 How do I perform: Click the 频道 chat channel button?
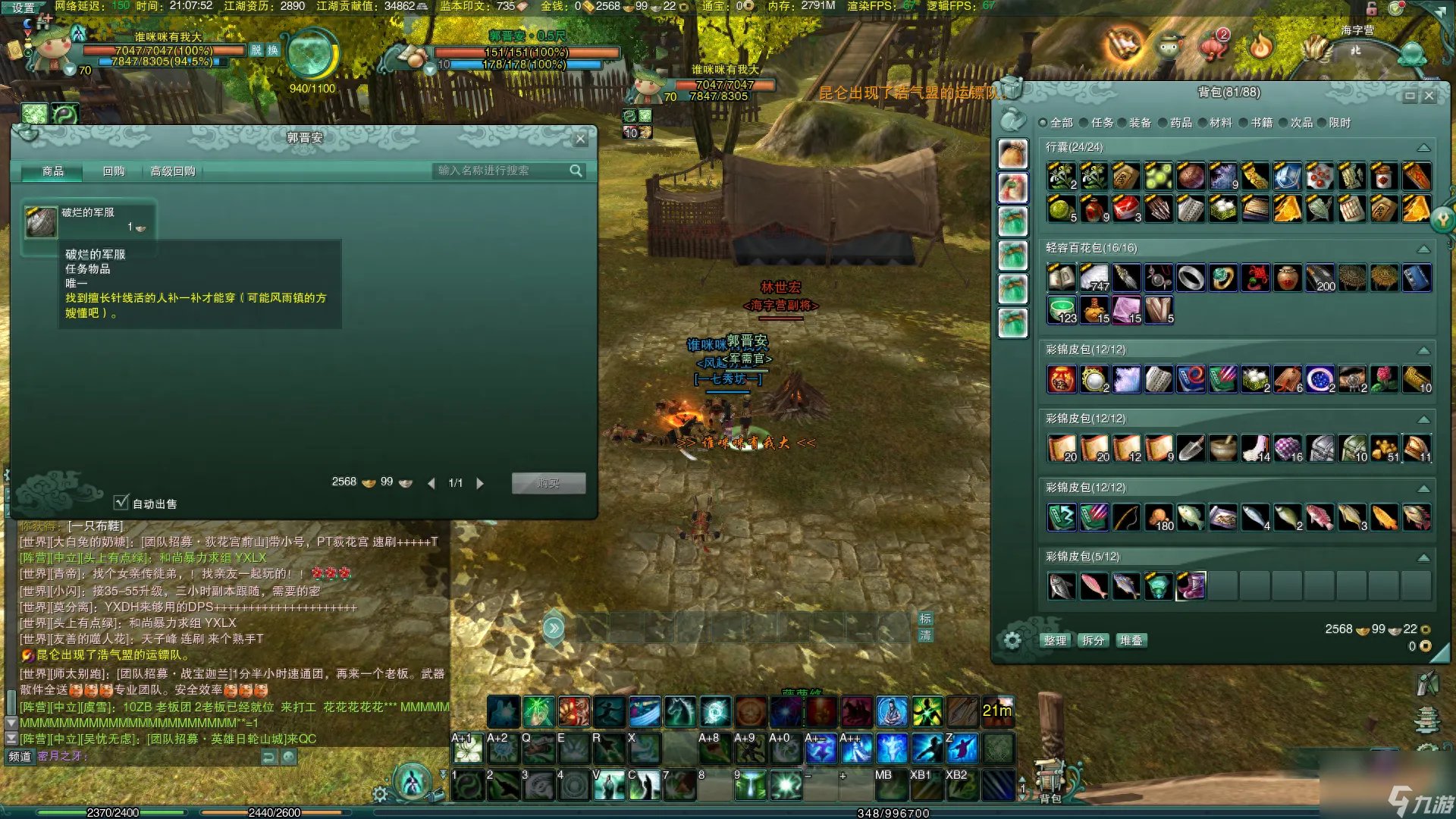click(20, 756)
